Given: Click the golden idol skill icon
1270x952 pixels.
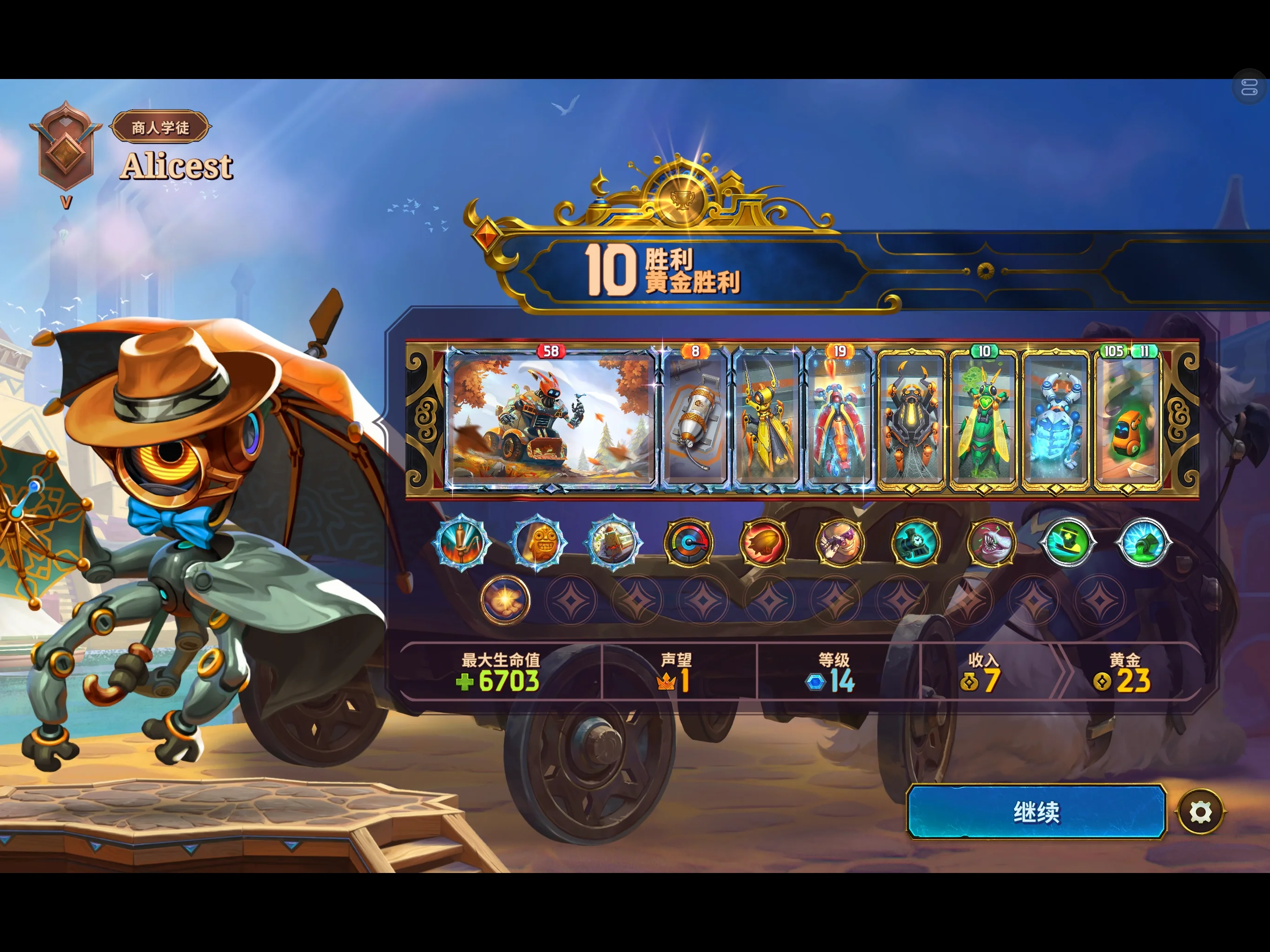Looking at the screenshot, I should tap(538, 542).
